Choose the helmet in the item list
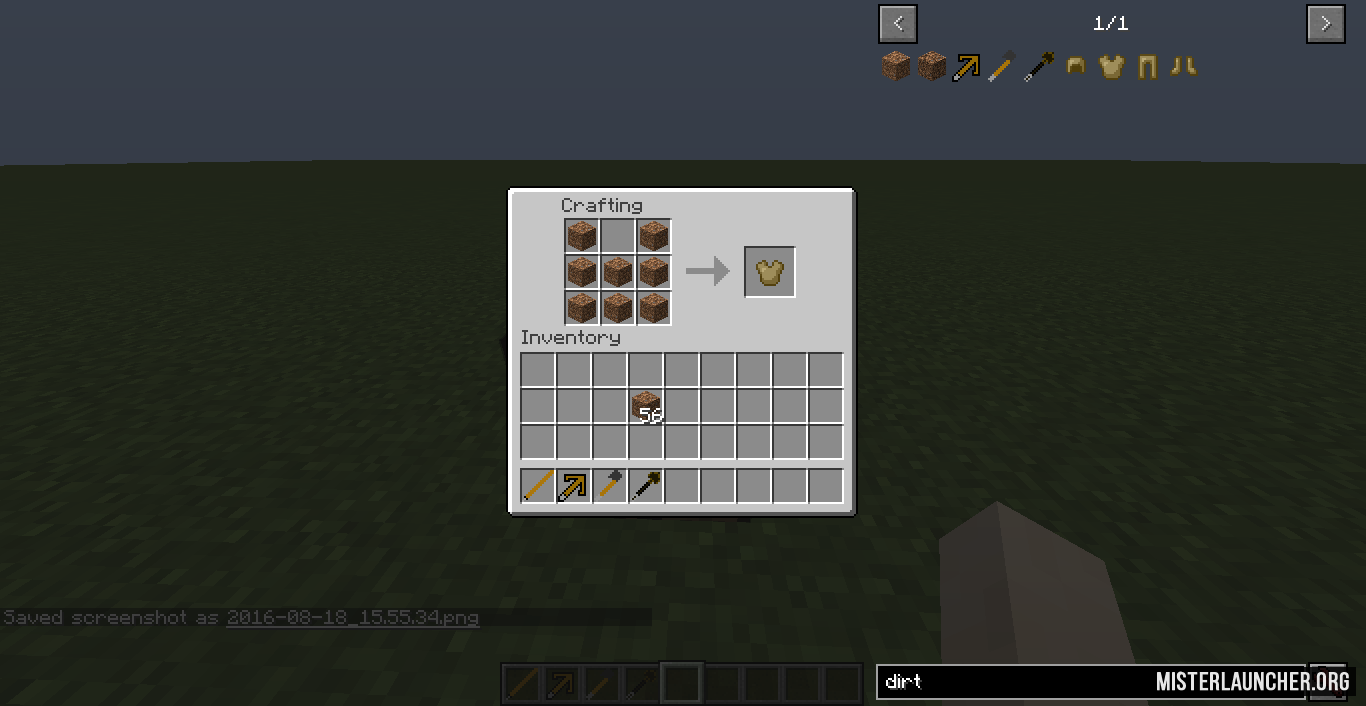1366x706 pixels. [1076, 67]
